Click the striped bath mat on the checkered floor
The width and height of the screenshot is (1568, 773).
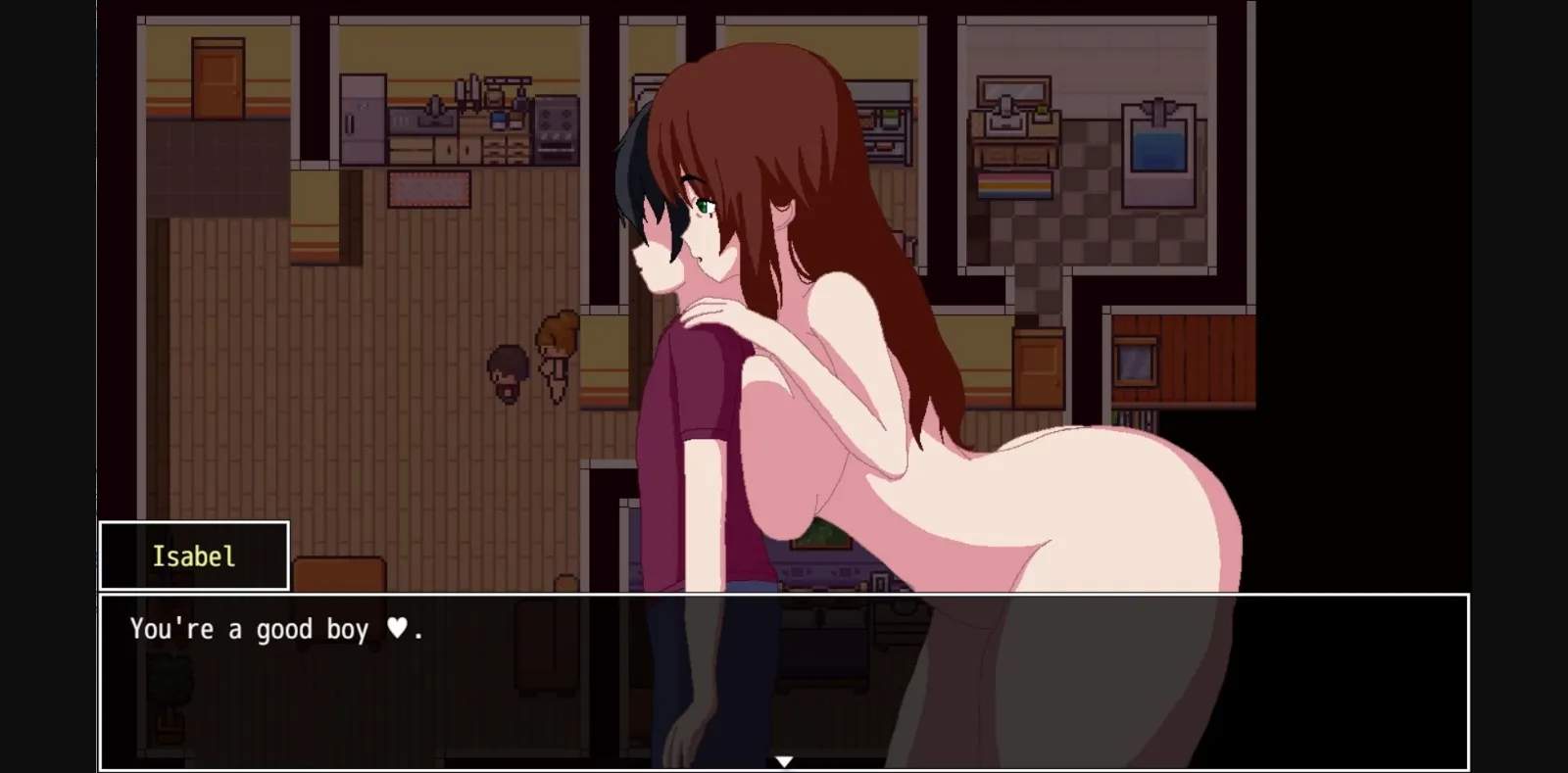(x=1013, y=185)
